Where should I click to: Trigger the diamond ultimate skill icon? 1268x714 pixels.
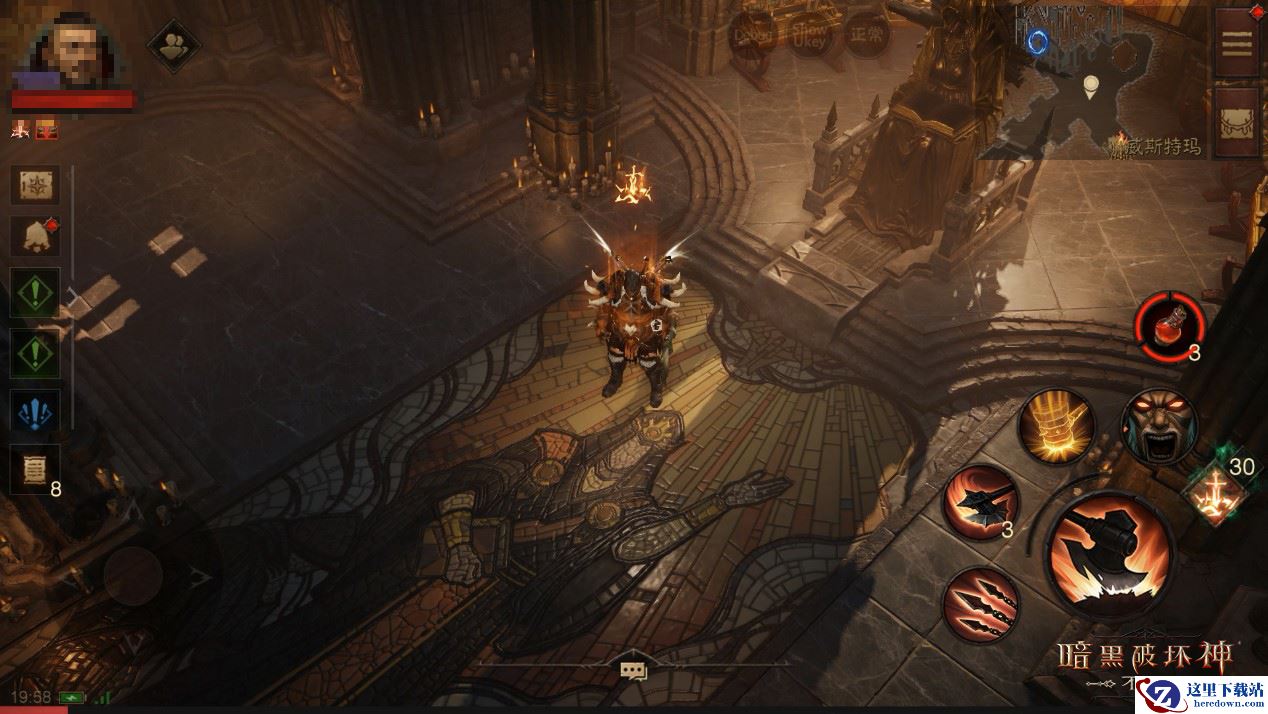pos(1213,492)
